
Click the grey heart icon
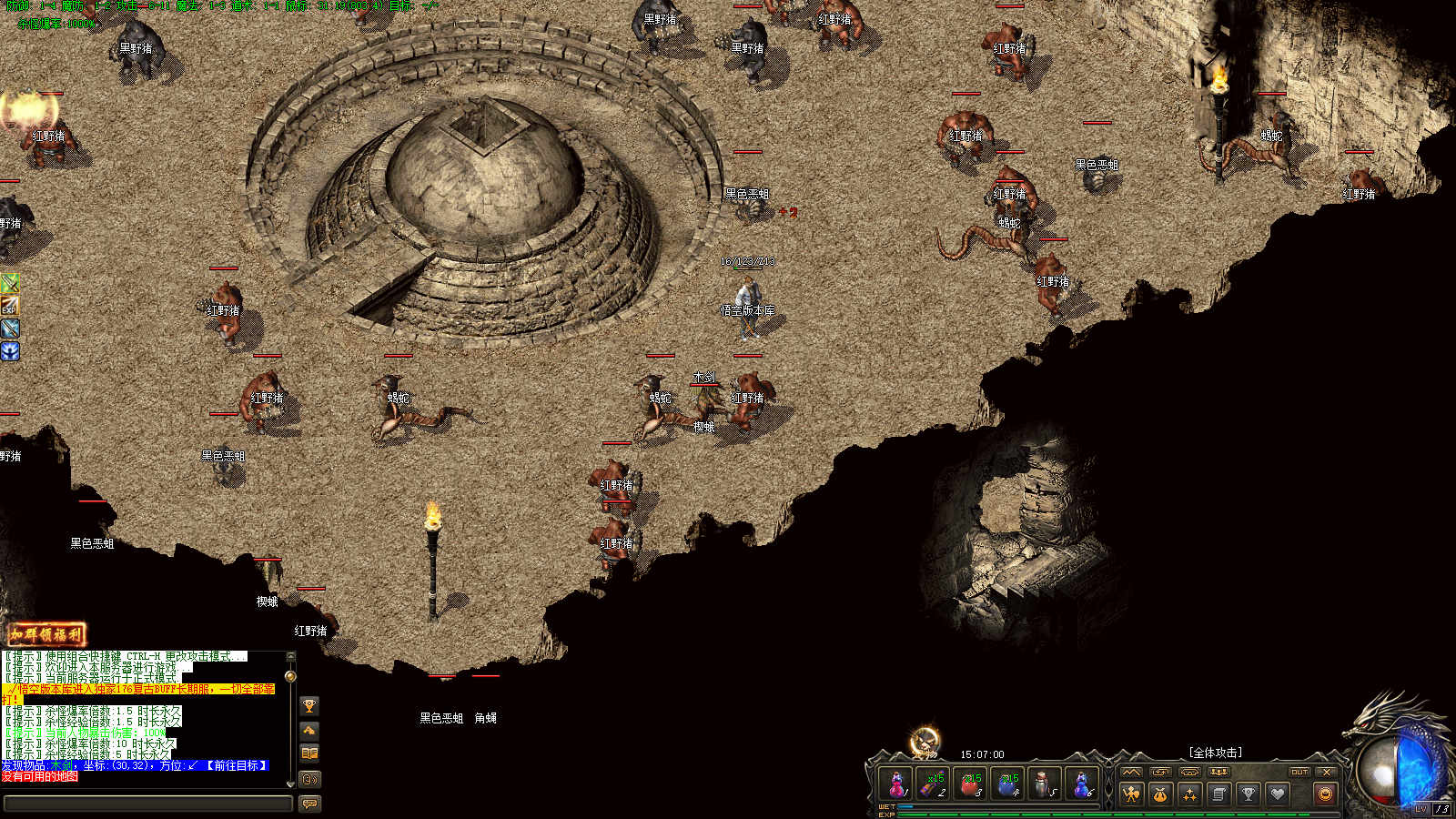(x=1278, y=794)
